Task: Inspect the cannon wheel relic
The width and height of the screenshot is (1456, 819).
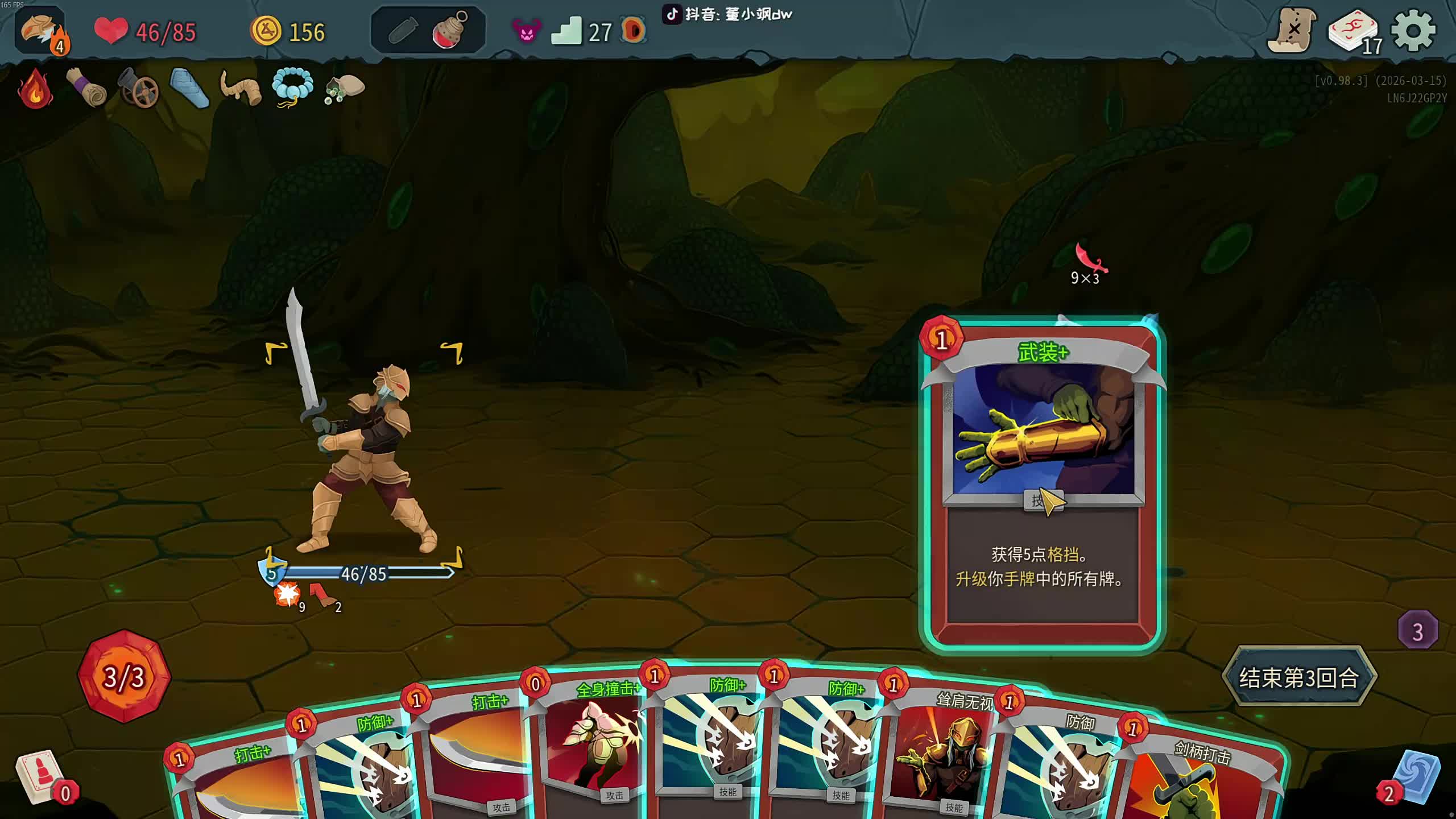Action: (x=138, y=89)
